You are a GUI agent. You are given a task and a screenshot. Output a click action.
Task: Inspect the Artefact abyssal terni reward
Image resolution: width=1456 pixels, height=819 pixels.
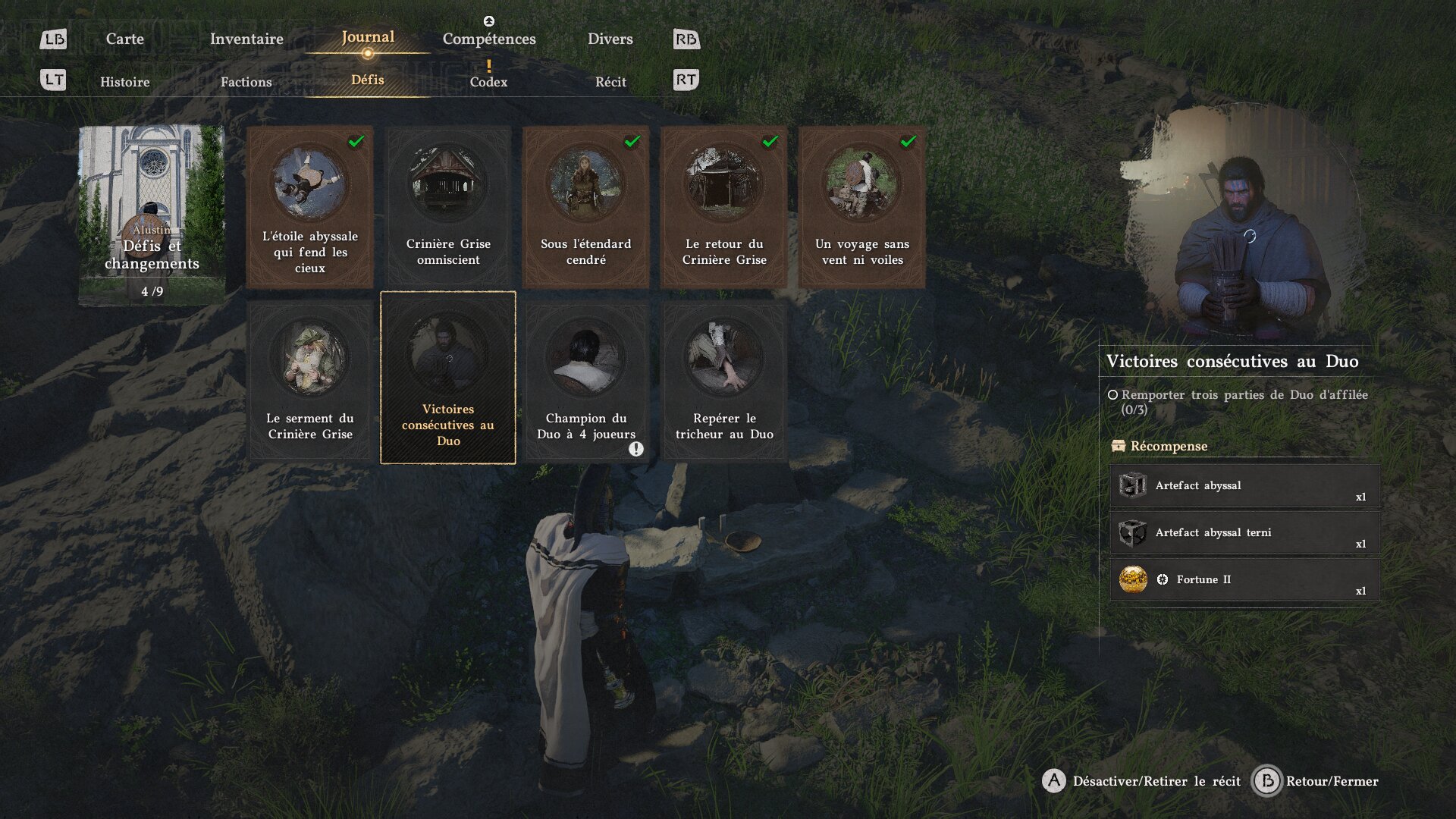(1244, 532)
